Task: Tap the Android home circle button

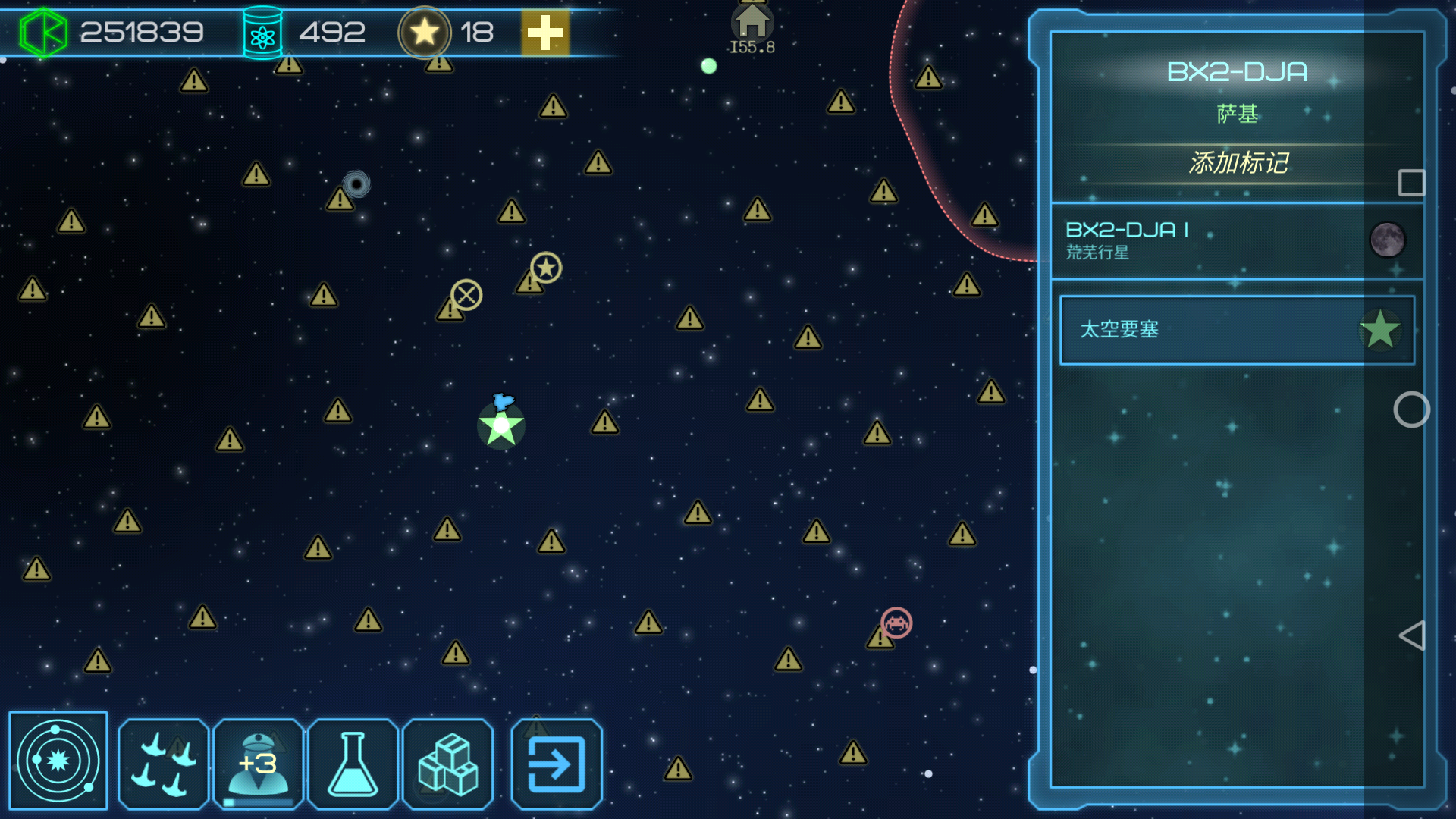Action: tap(1411, 409)
